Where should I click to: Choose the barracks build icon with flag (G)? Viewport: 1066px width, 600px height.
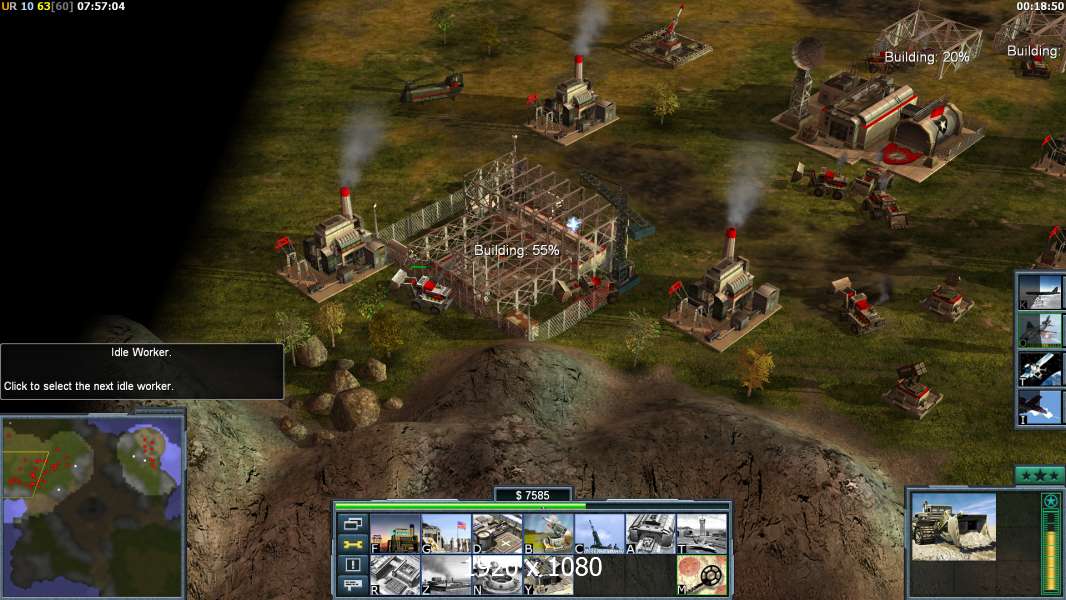[x=446, y=534]
